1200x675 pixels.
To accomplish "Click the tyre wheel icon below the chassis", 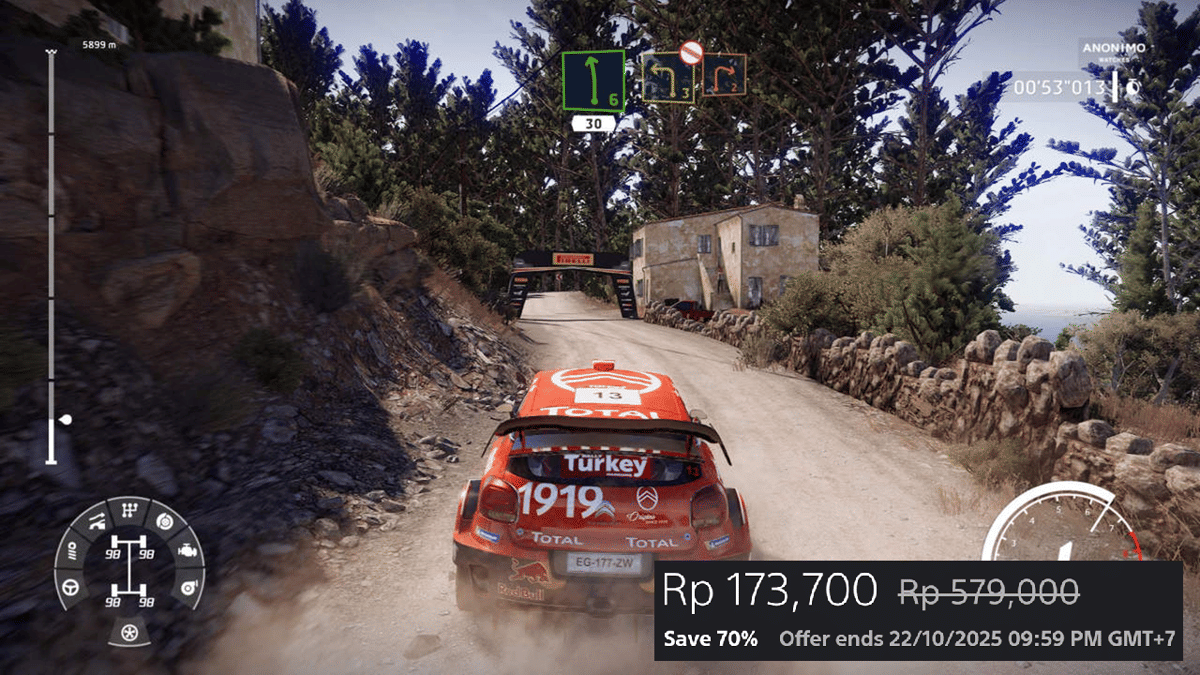I will [x=129, y=632].
